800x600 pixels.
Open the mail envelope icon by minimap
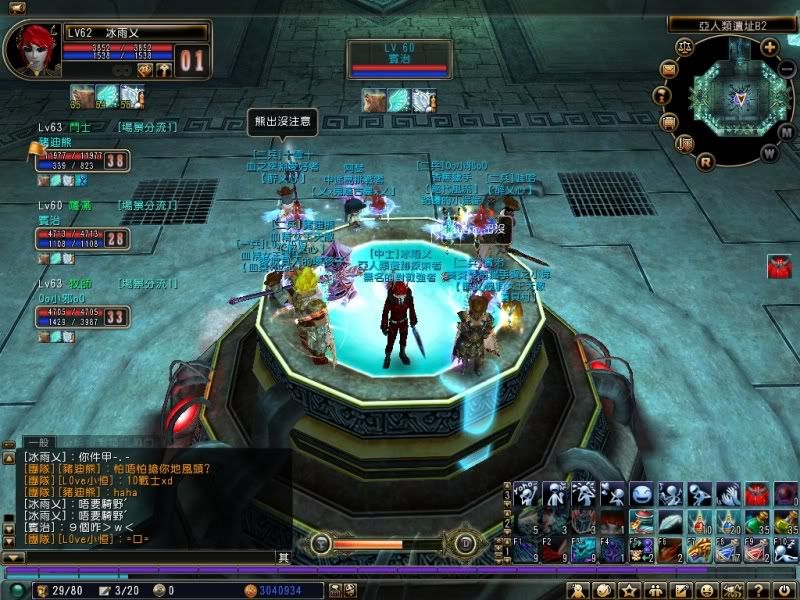point(668,69)
